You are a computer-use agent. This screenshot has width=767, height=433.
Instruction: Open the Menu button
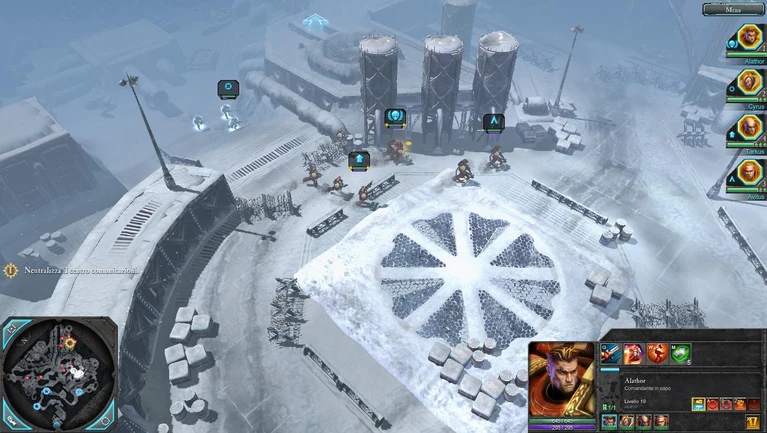click(733, 9)
